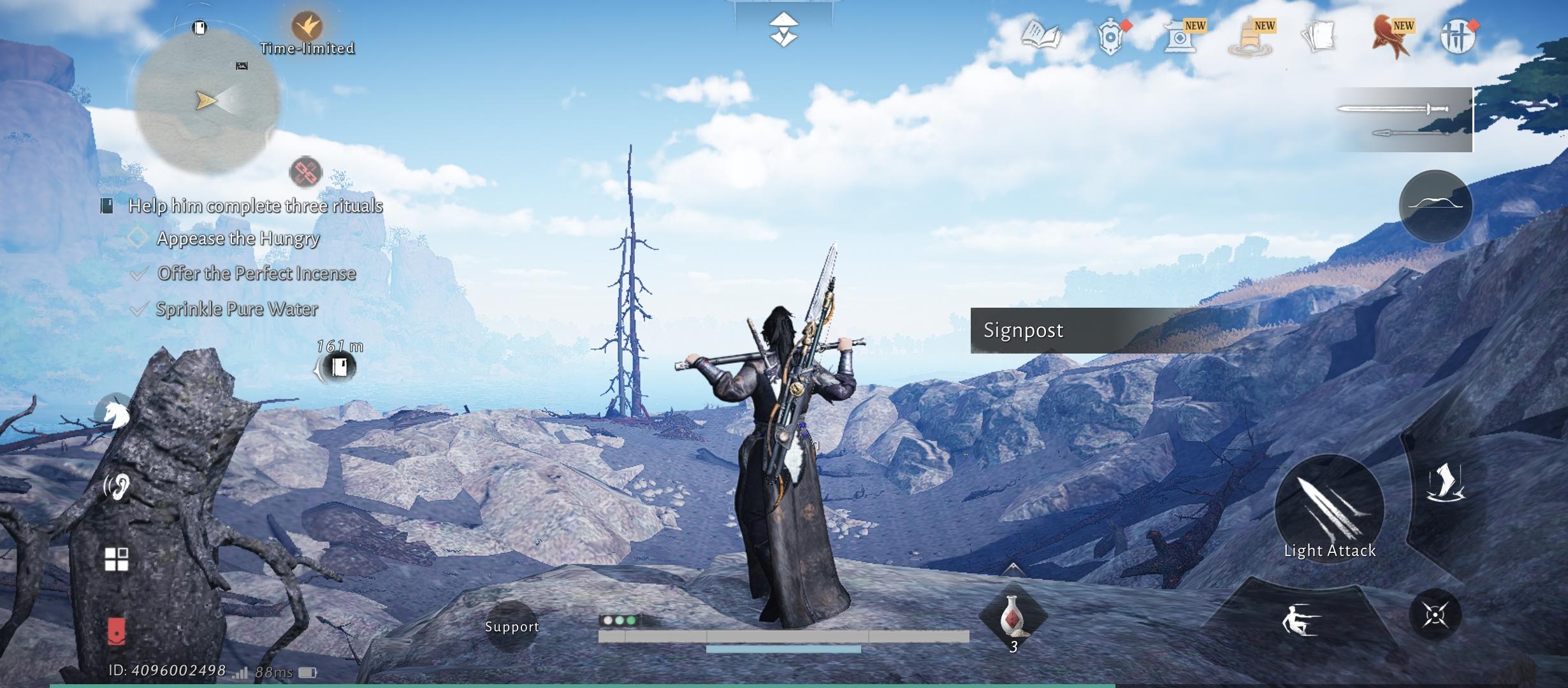This screenshot has width=1568, height=688.
Task: Tap the crossed target lock-on button
Action: click(1435, 615)
